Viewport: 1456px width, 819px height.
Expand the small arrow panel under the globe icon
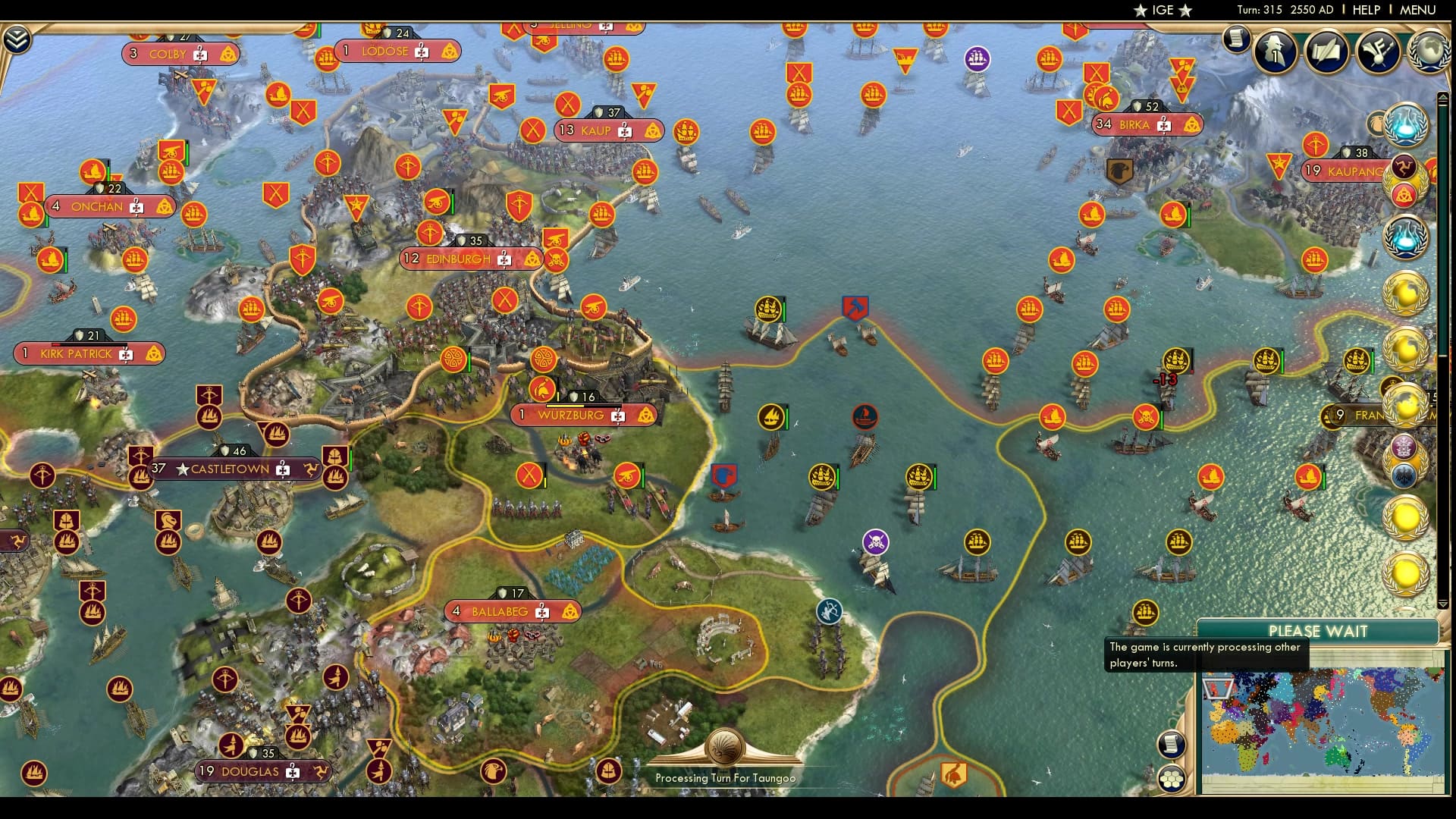[1442, 96]
